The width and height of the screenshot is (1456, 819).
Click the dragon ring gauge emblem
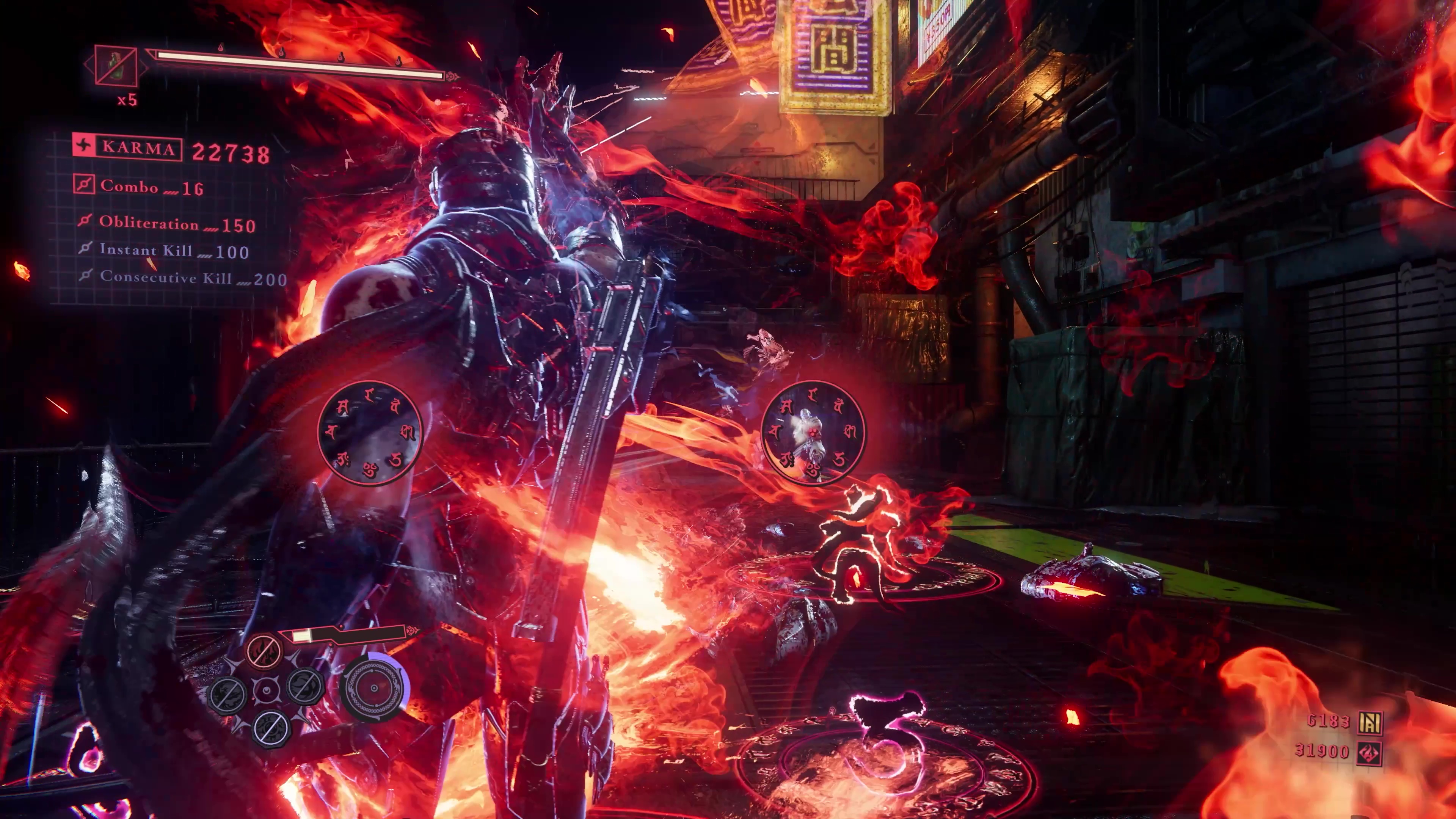374,688
